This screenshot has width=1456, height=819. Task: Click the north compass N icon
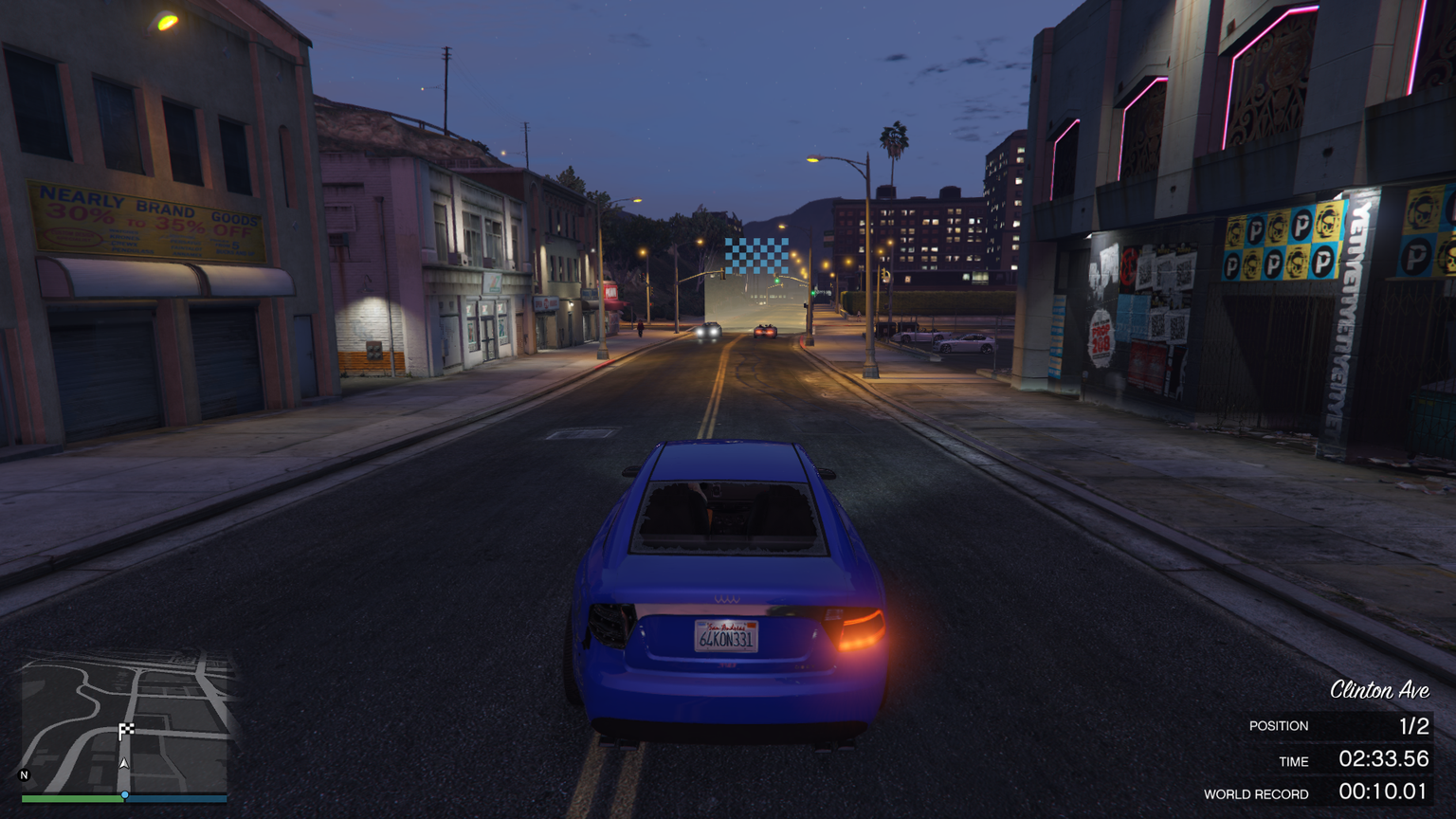(25, 775)
